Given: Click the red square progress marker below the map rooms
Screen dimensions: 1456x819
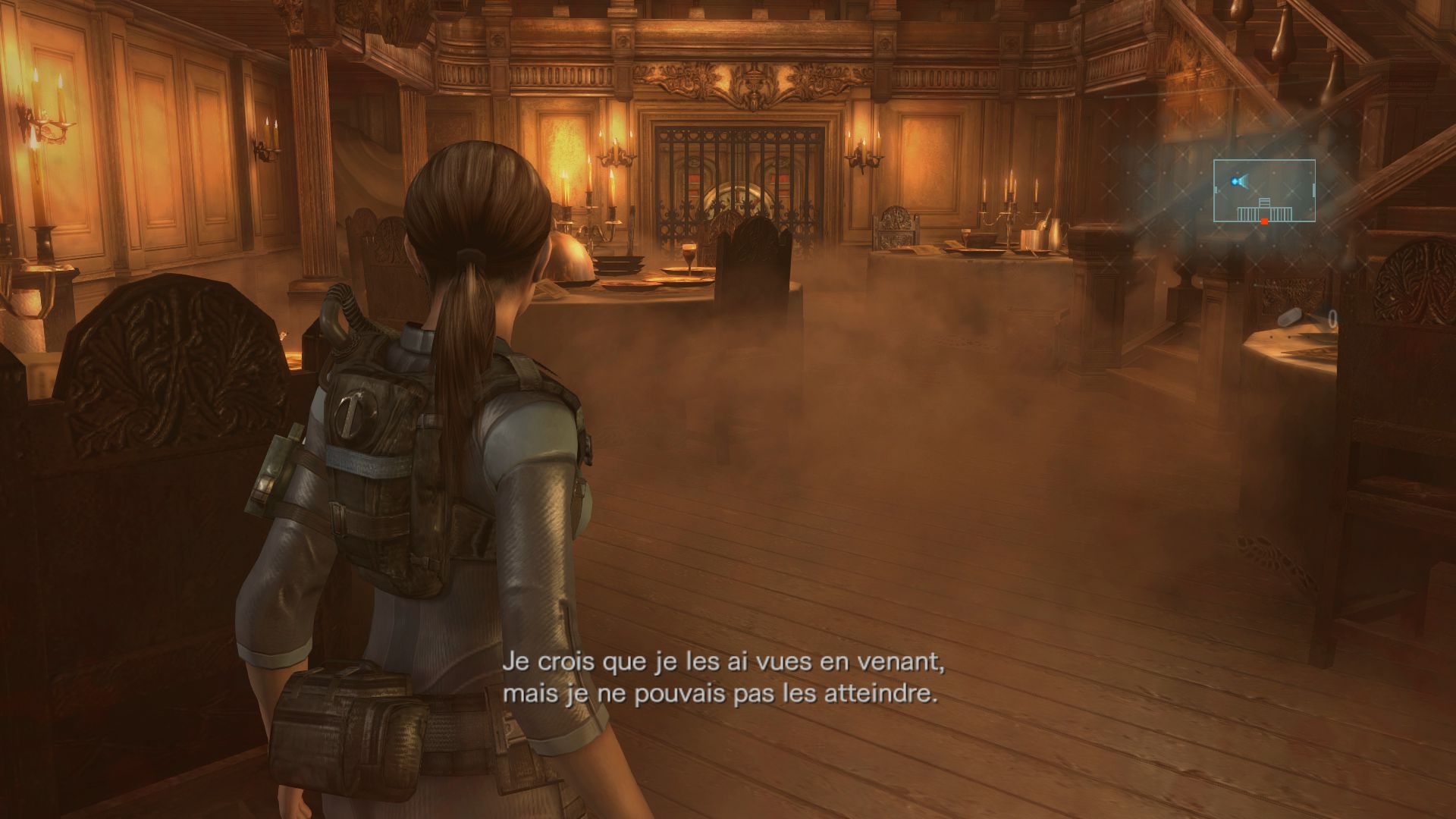Looking at the screenshot, I should (1264, 221).
